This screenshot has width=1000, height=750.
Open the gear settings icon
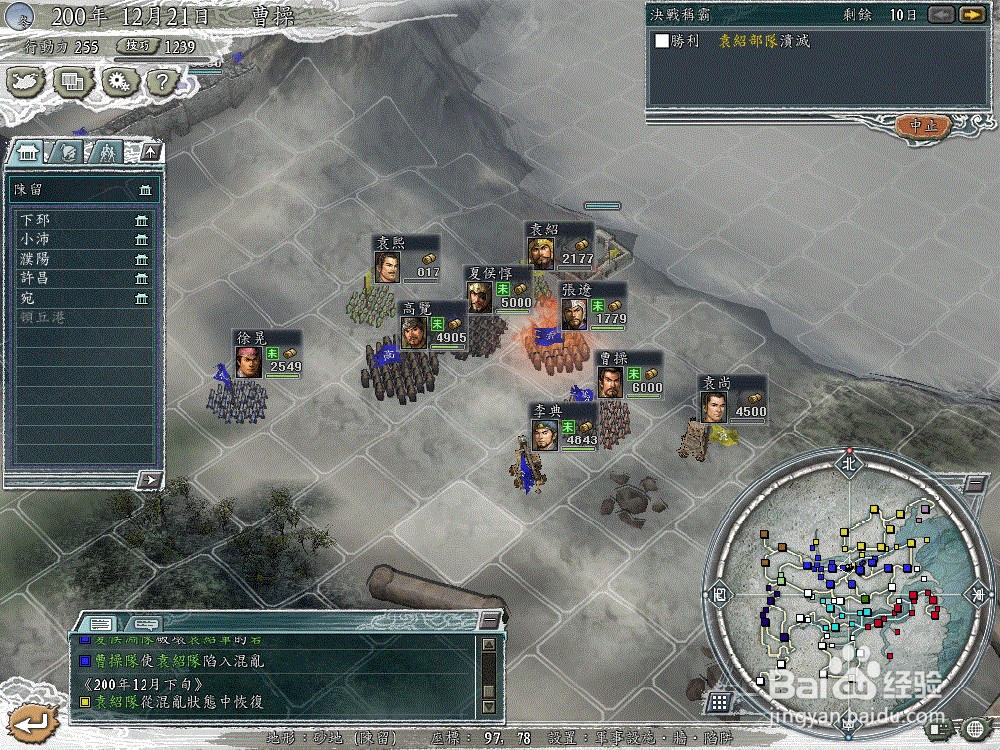120,81
